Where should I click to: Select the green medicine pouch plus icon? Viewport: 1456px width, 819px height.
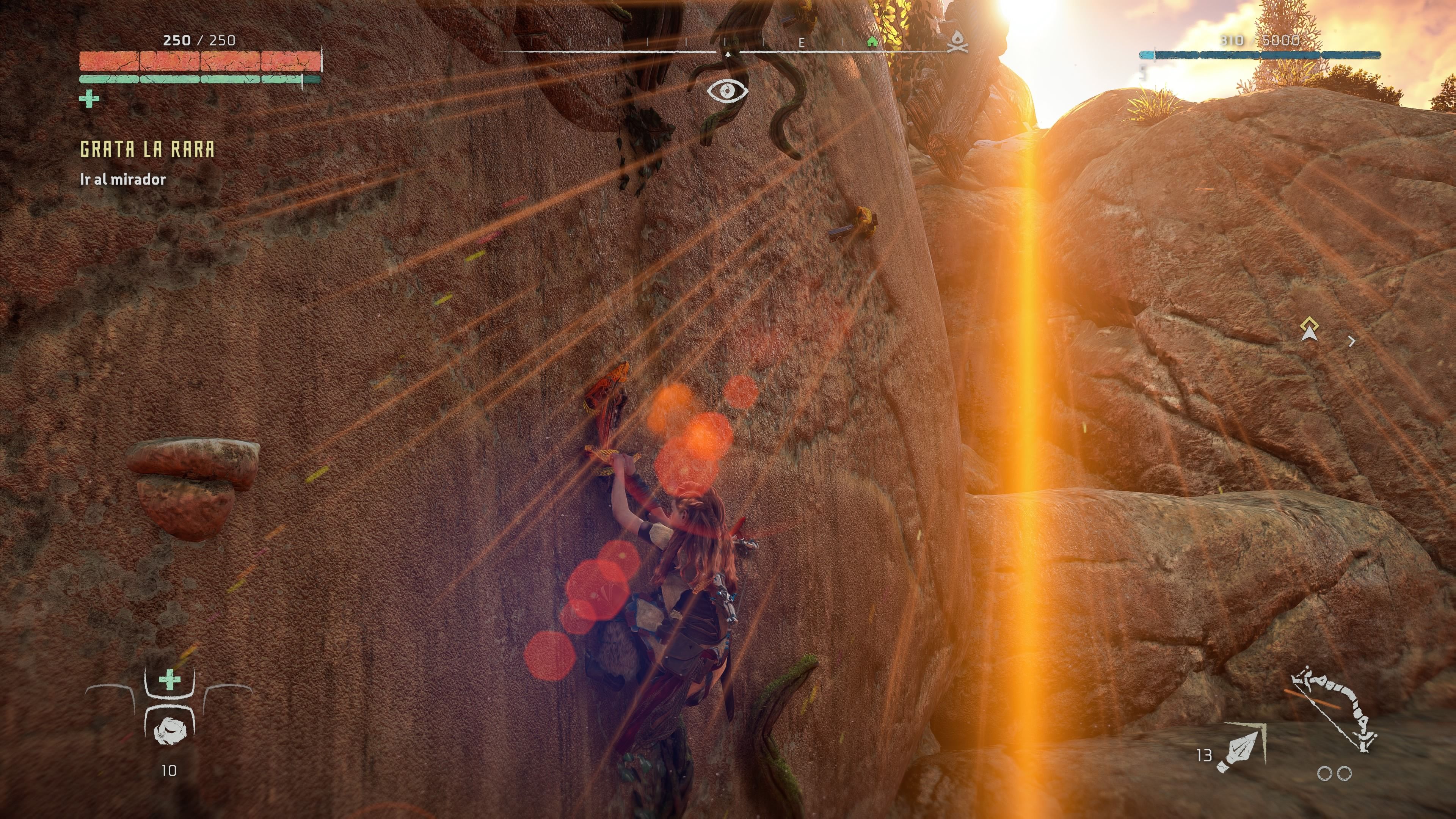(x=169, y=680)
